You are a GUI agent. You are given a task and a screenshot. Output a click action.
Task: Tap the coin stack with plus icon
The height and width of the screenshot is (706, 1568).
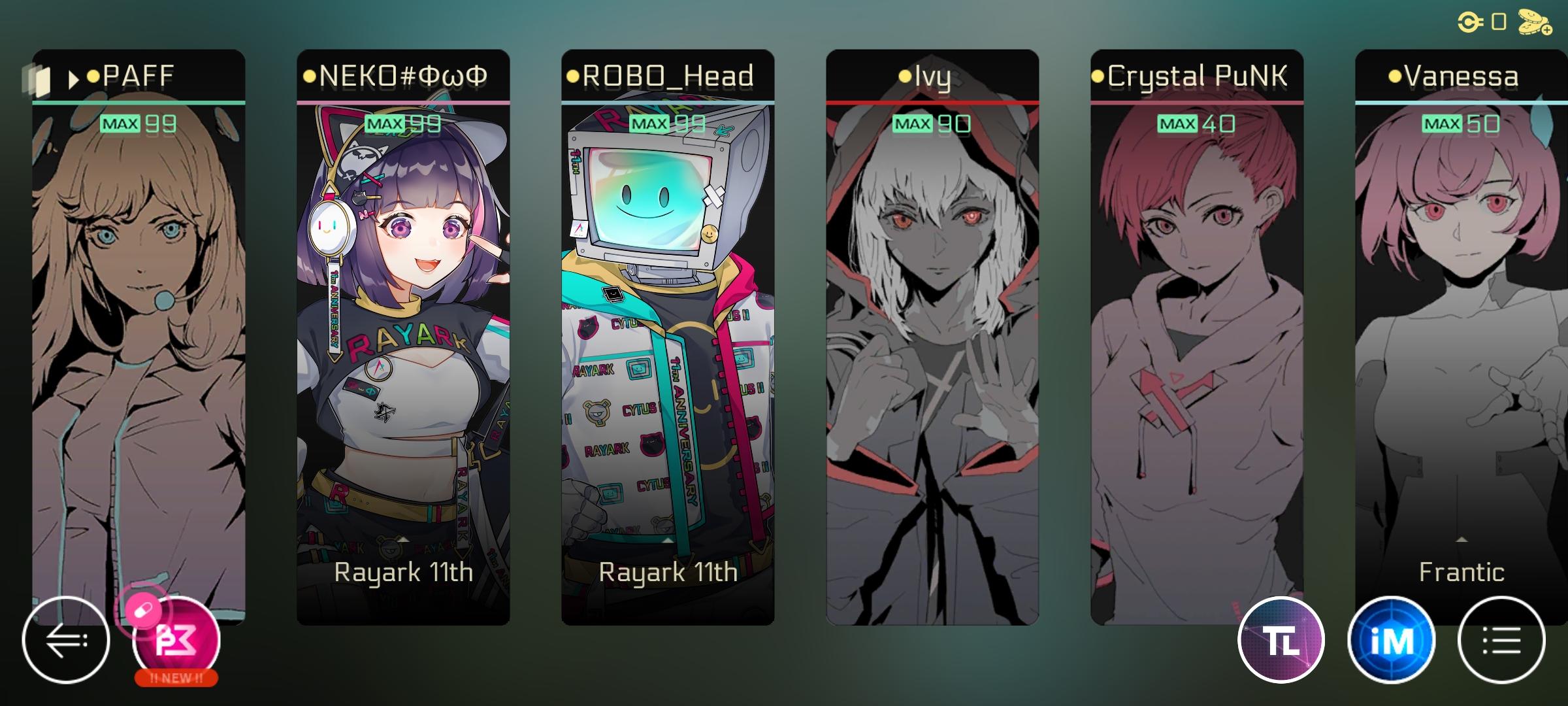(1534, 23)
